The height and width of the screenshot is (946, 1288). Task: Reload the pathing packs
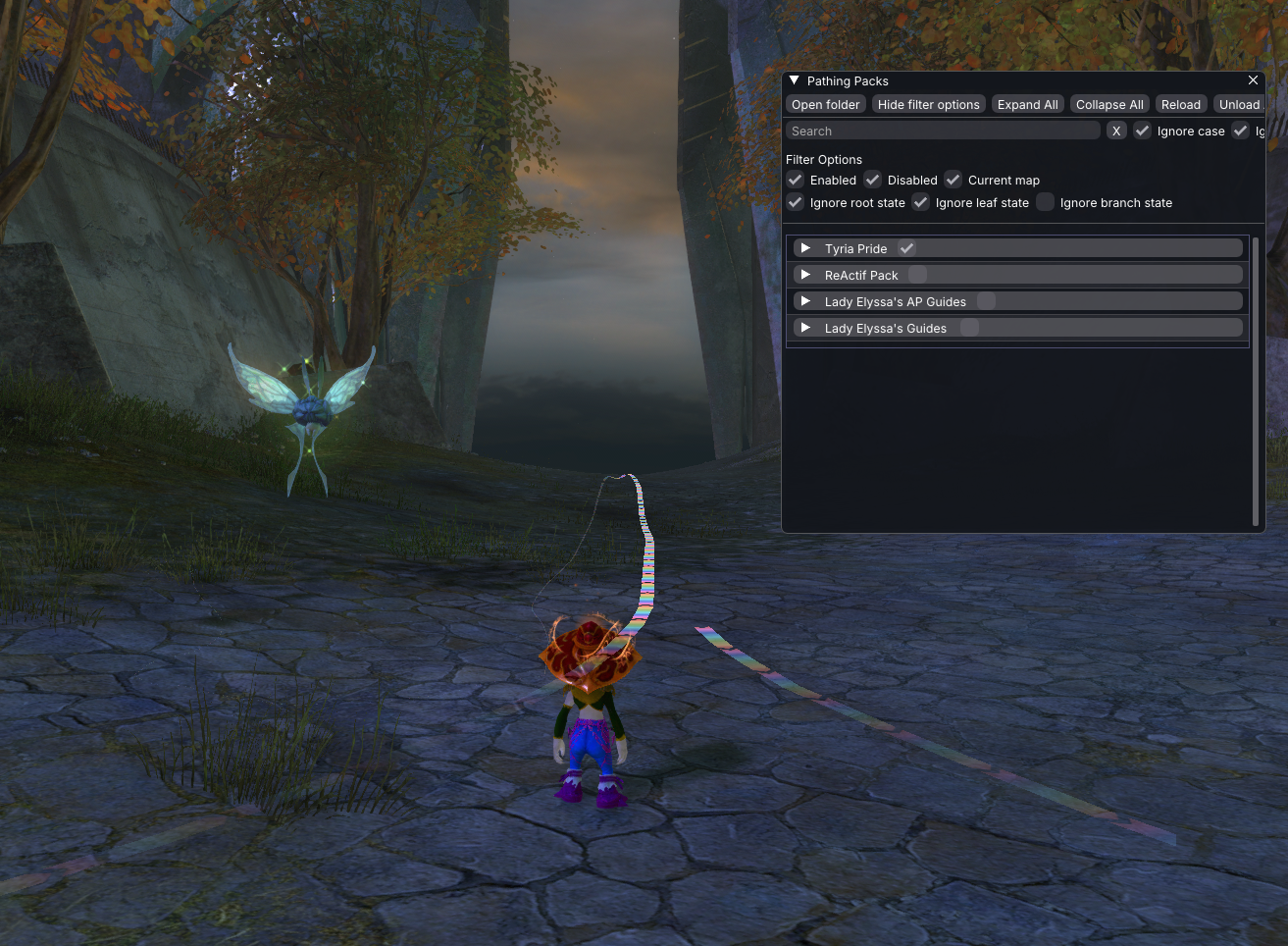1180,105
